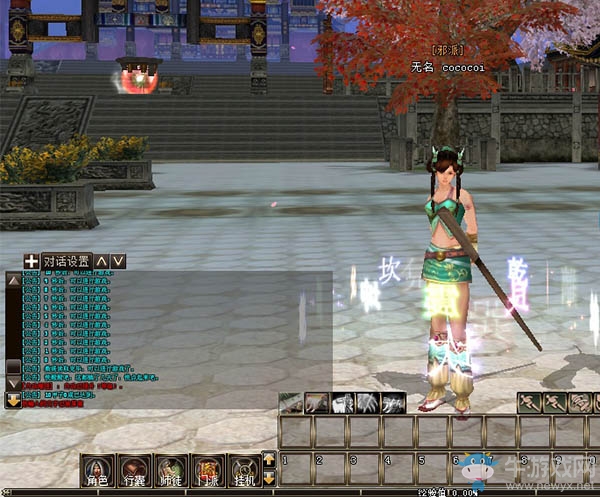Click the plus button beside chat settings
The image size is (600, 497).
(31, 261)
